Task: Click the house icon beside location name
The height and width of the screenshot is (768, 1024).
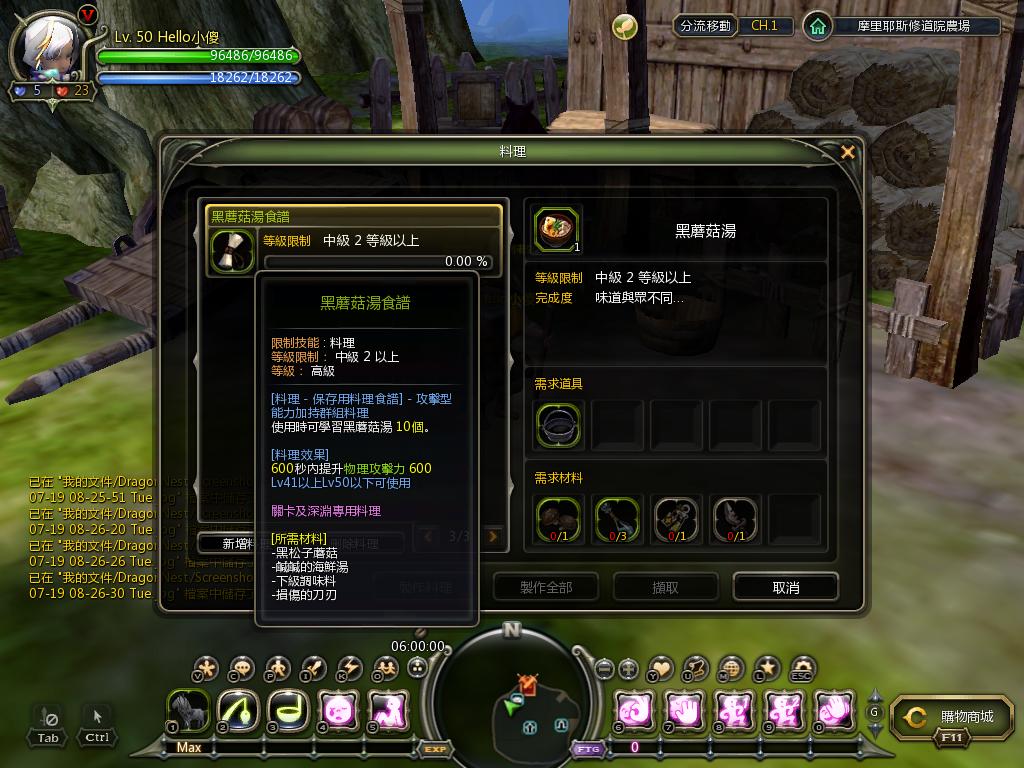Action: click(x=818, y=26)
